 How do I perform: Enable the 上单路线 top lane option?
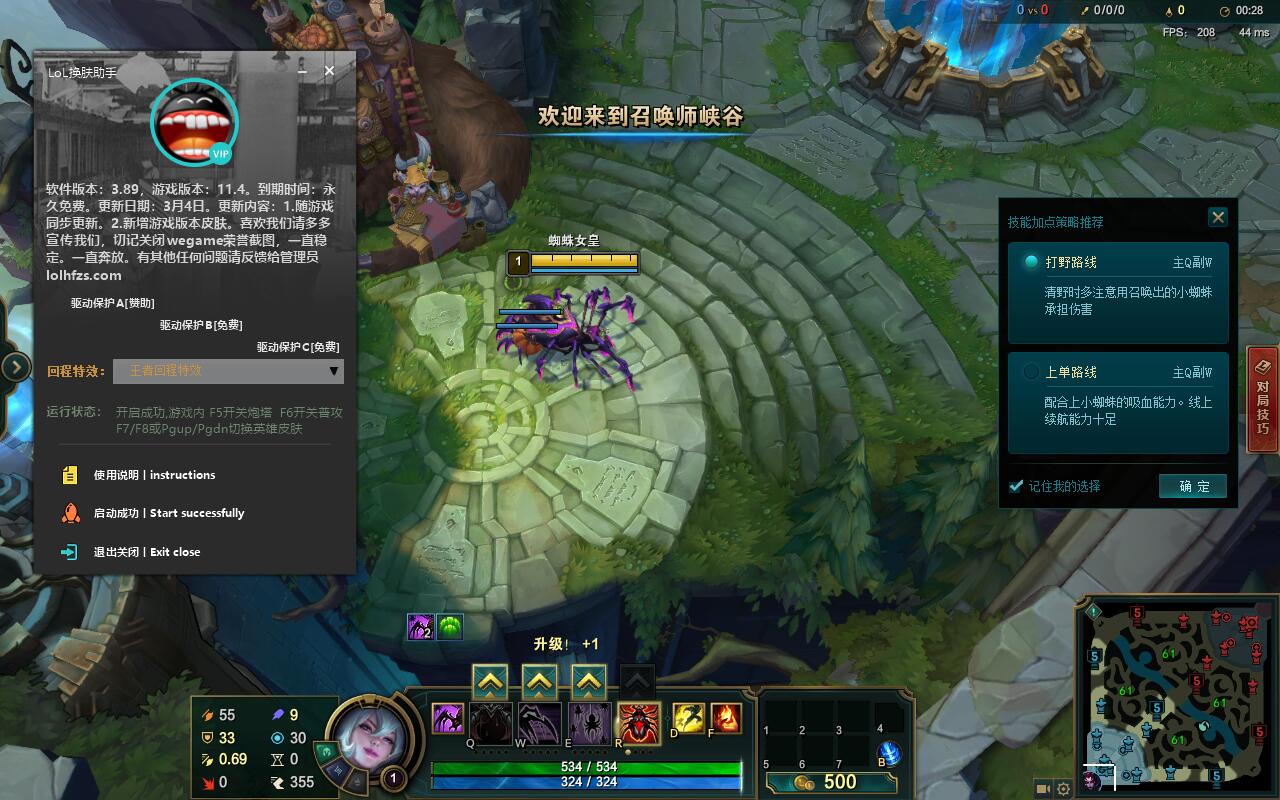point(1030,372)
